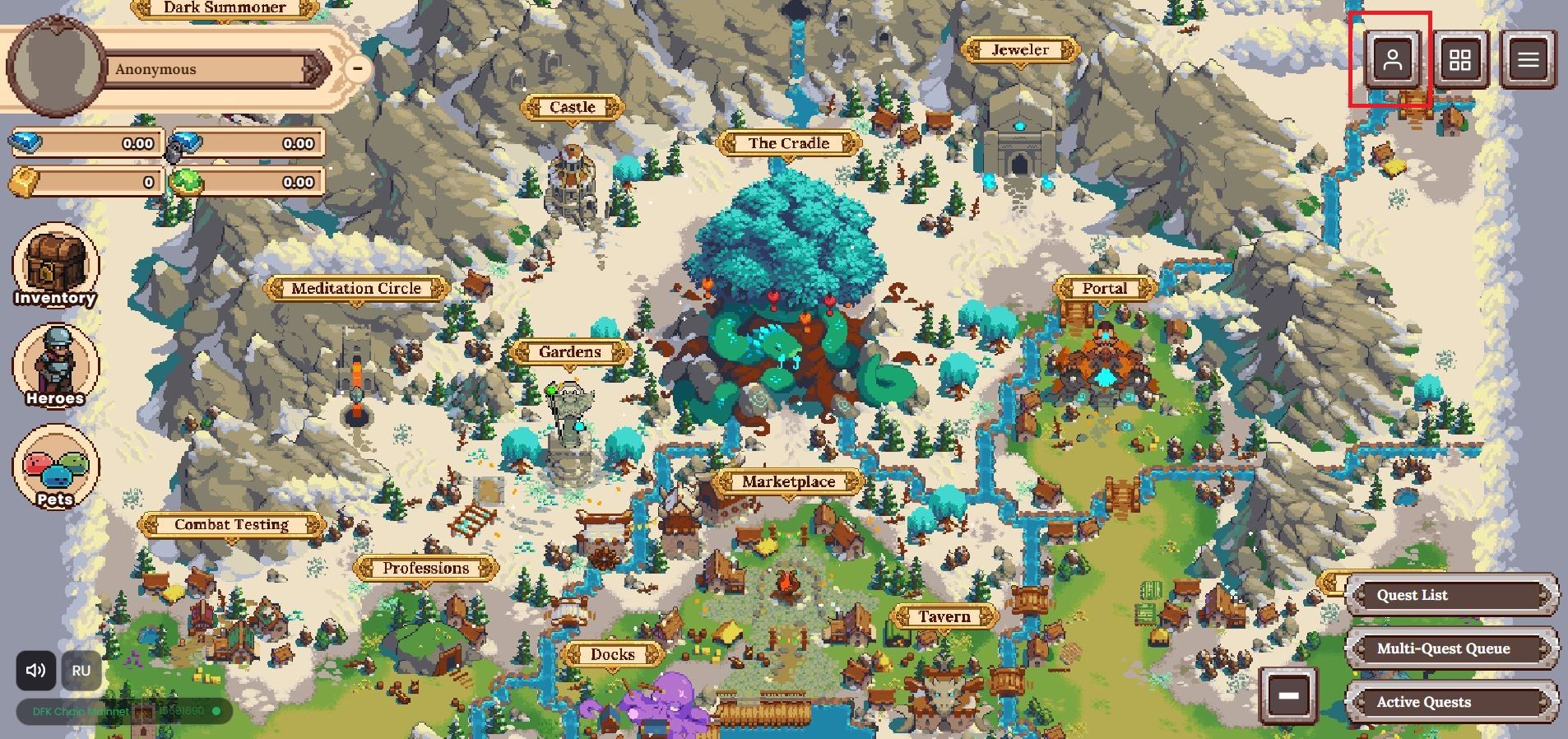Enter the Marketplace location
The width and height of the screenshot is (1568, 739).
(x=788, y=482)
